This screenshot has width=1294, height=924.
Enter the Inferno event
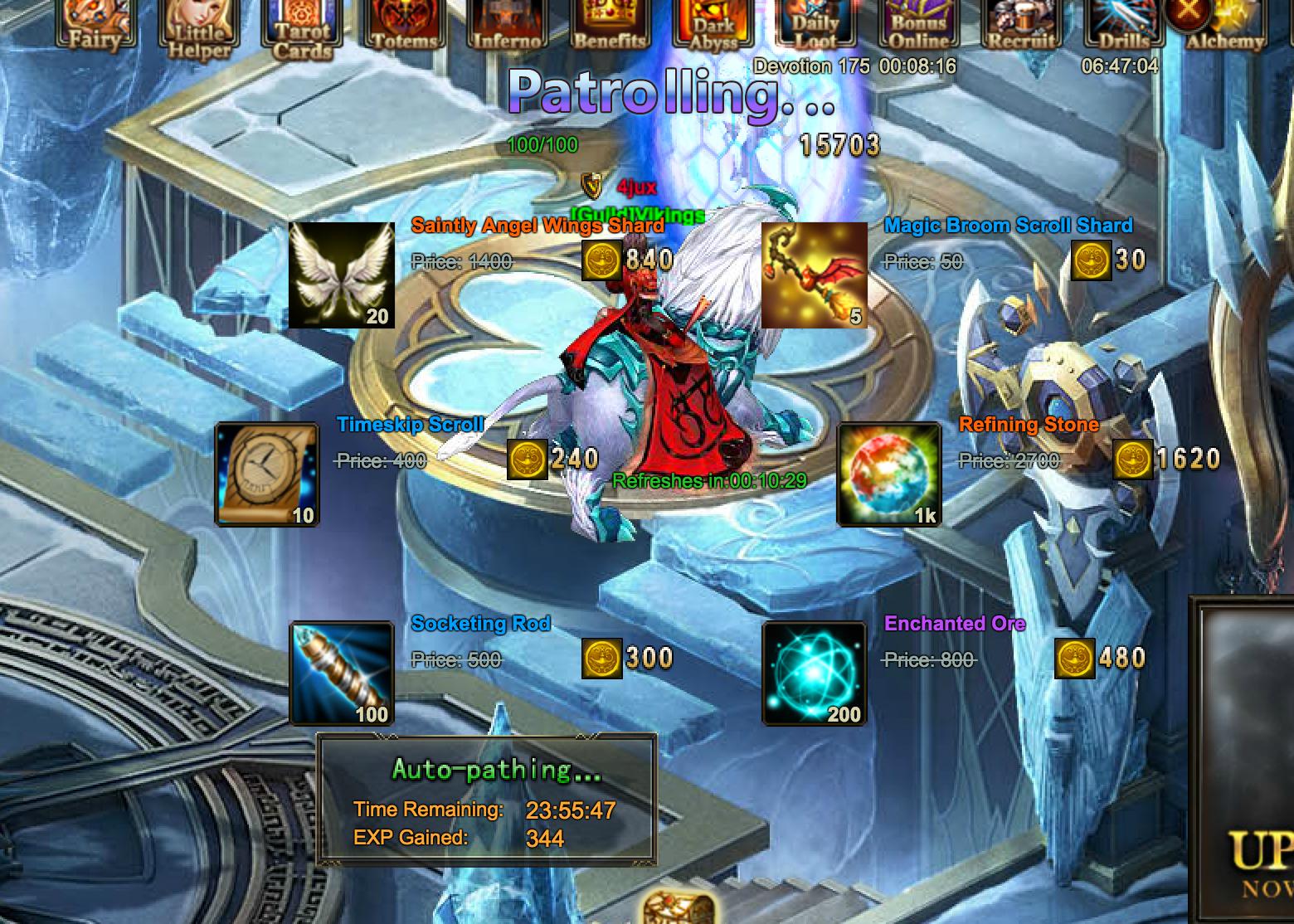pos(507,23)
